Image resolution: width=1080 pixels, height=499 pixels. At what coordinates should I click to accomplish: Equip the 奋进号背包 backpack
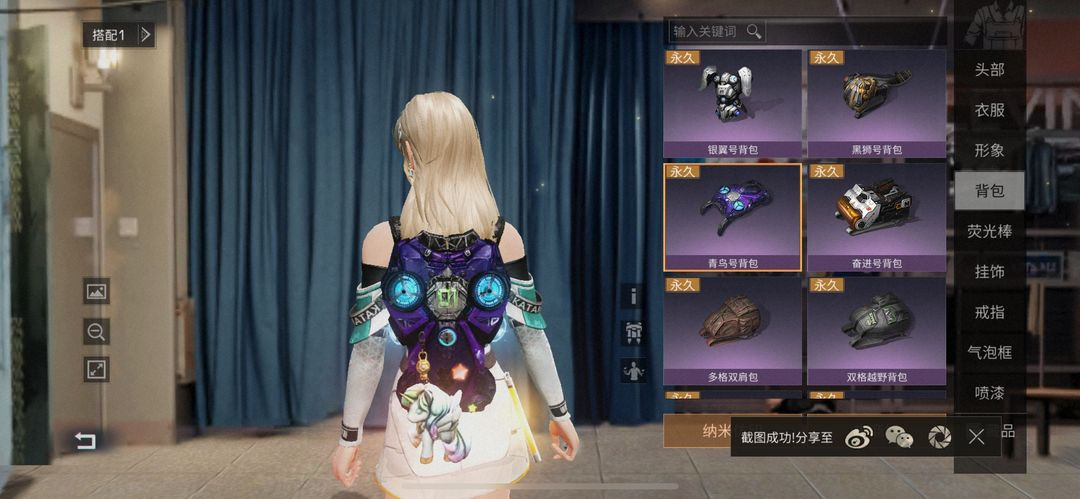(876, 217)
